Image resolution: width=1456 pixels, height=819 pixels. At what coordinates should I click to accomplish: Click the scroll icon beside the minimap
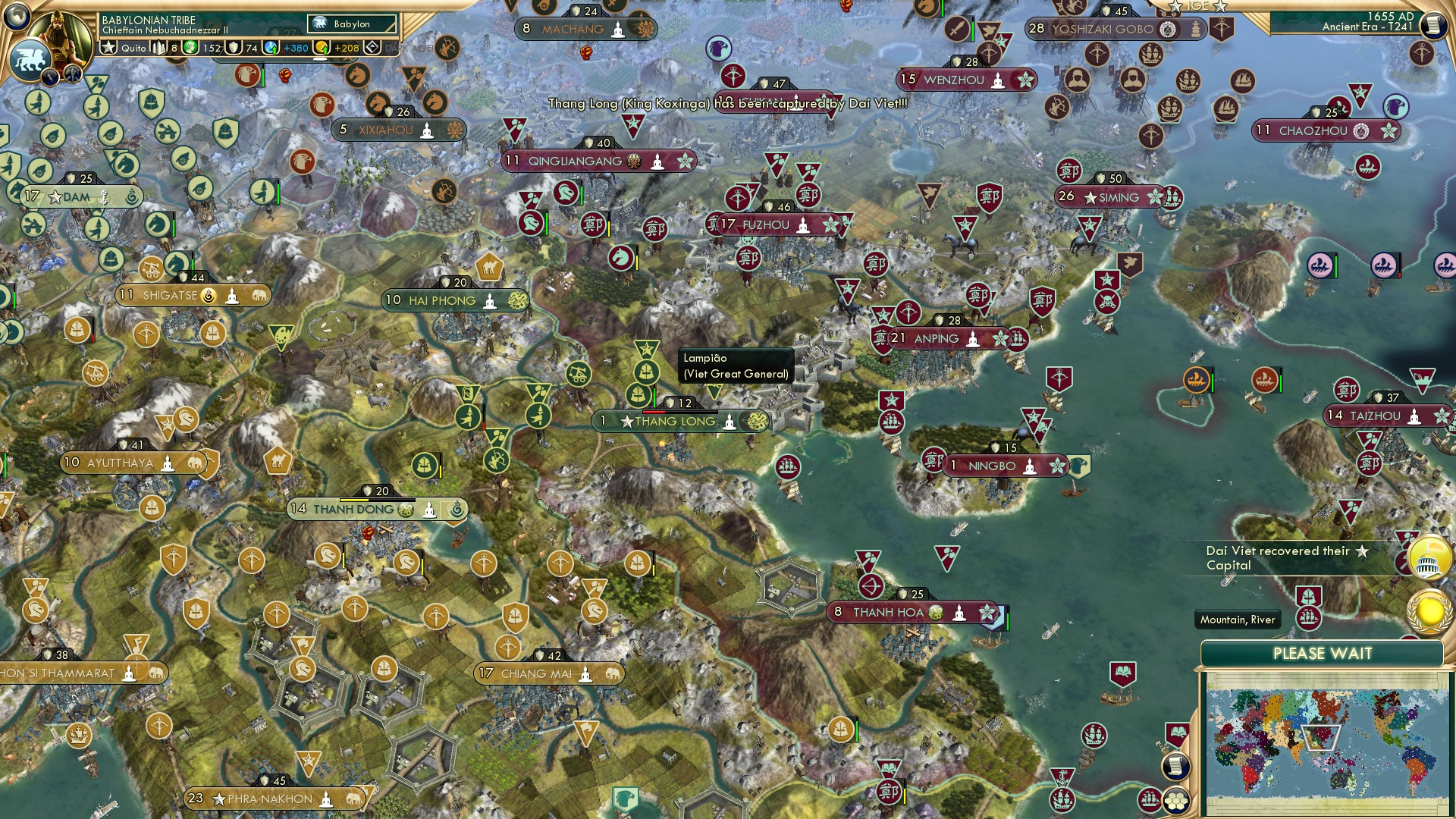point(1176,766)
